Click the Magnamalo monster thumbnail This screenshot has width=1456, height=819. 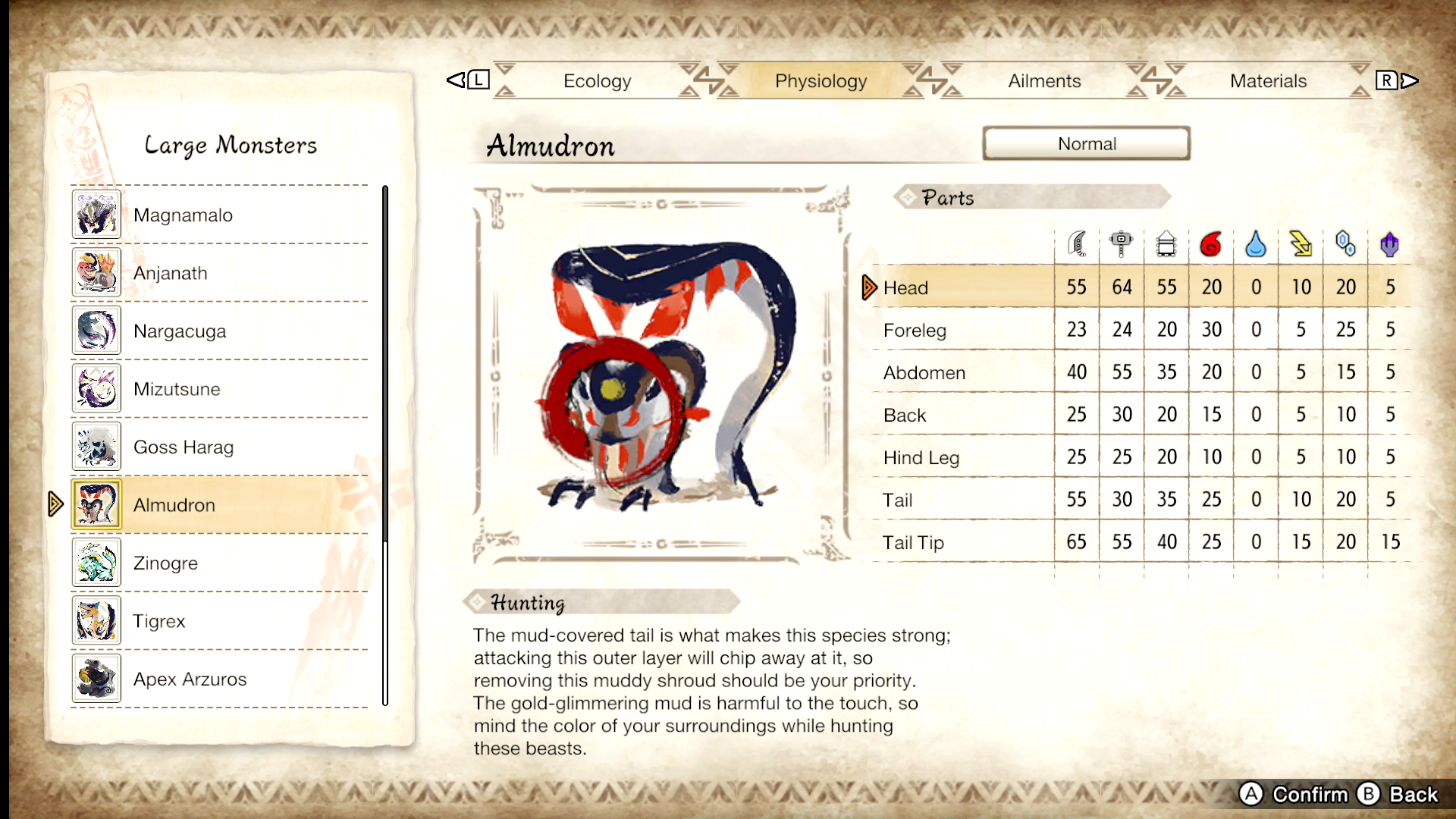(96, 215)
